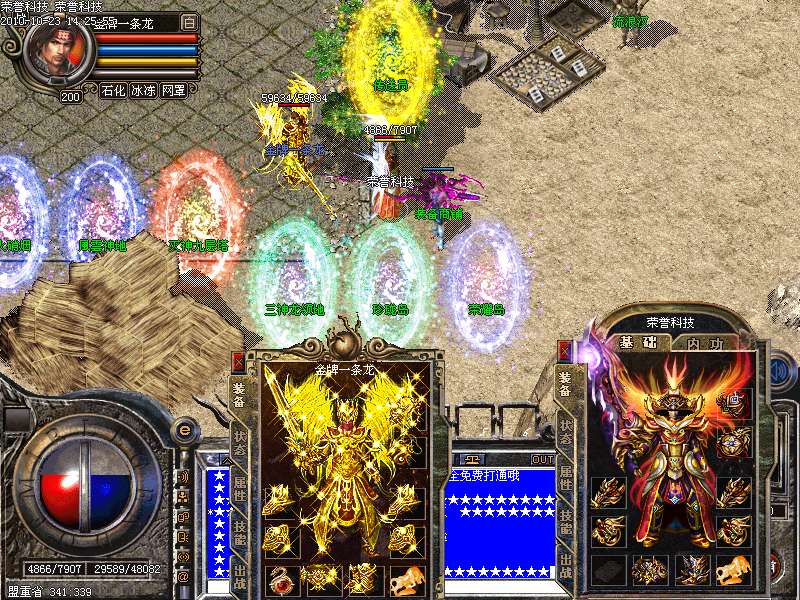This screenshot has width=800, height=600.
Task: Click the 石化 status button
Action: [x=114, y=90]
